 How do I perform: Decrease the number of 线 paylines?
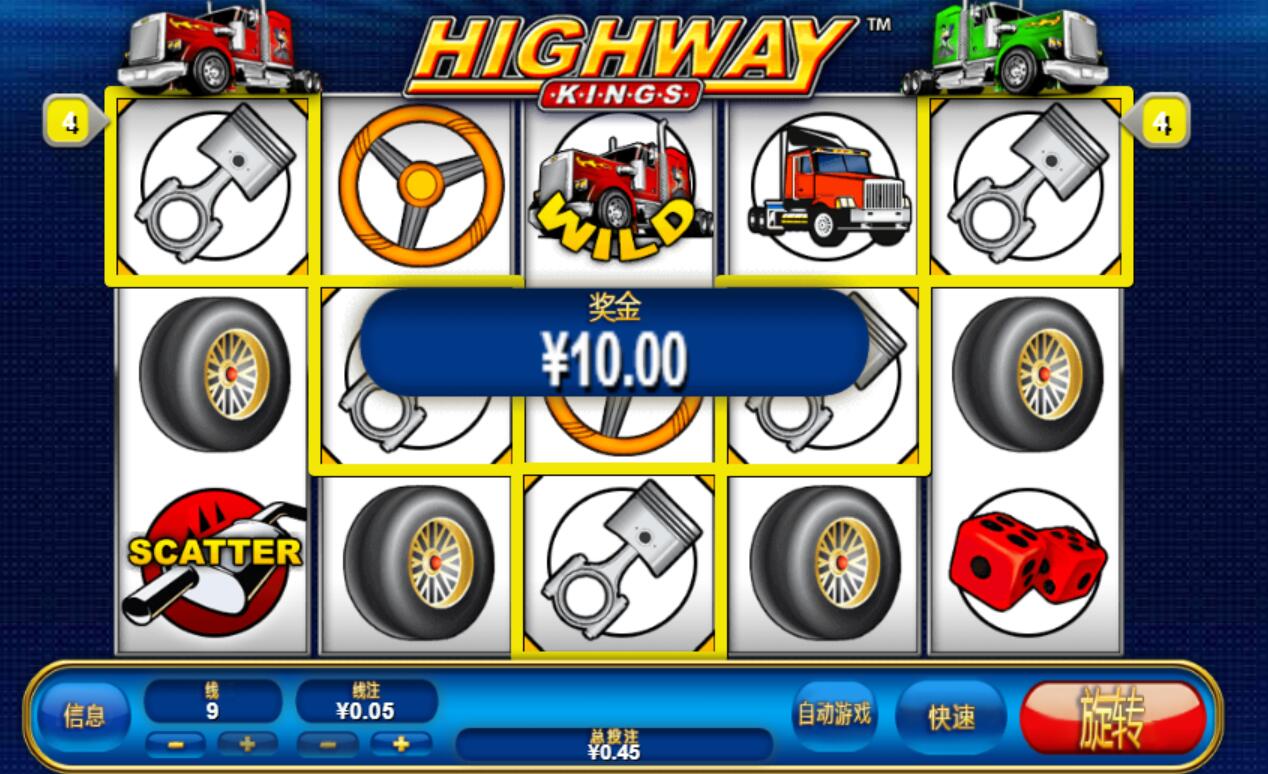click(x=176, y=744)
